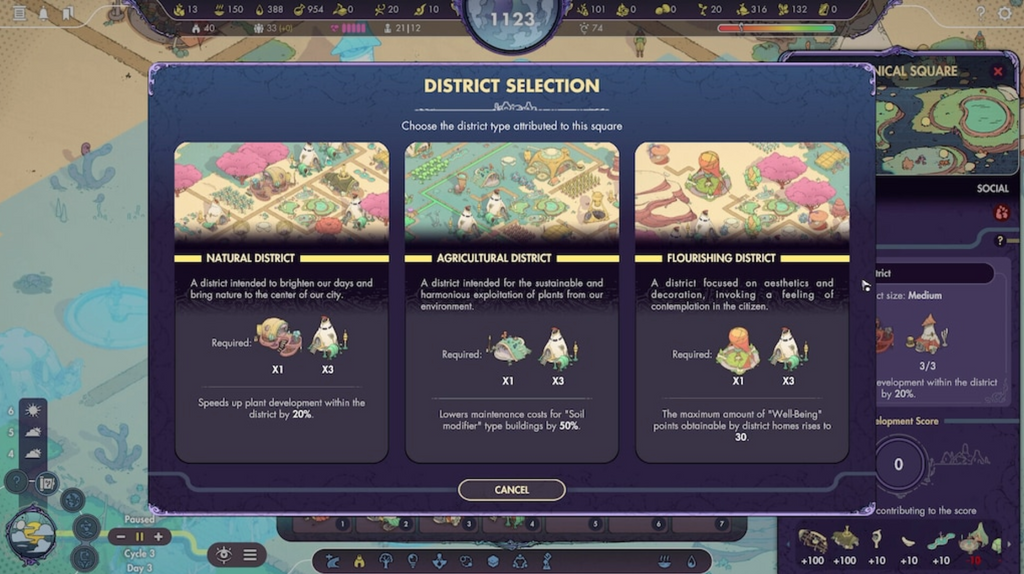Toggle the eye visibility icon
The image size is (1024, 574).
click(x=223, y=555)
